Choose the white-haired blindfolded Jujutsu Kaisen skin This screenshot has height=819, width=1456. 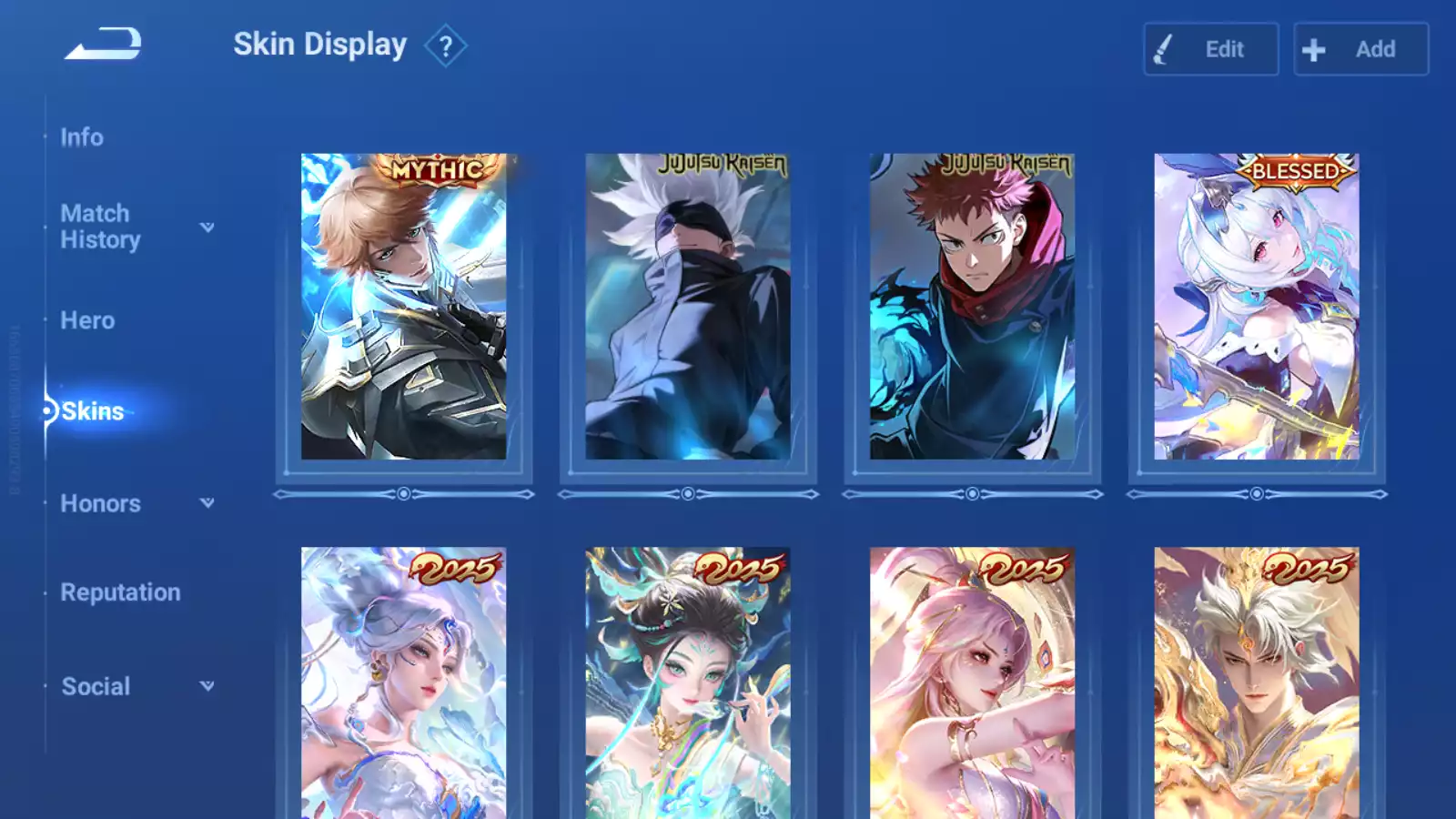[x=688, y=307]
